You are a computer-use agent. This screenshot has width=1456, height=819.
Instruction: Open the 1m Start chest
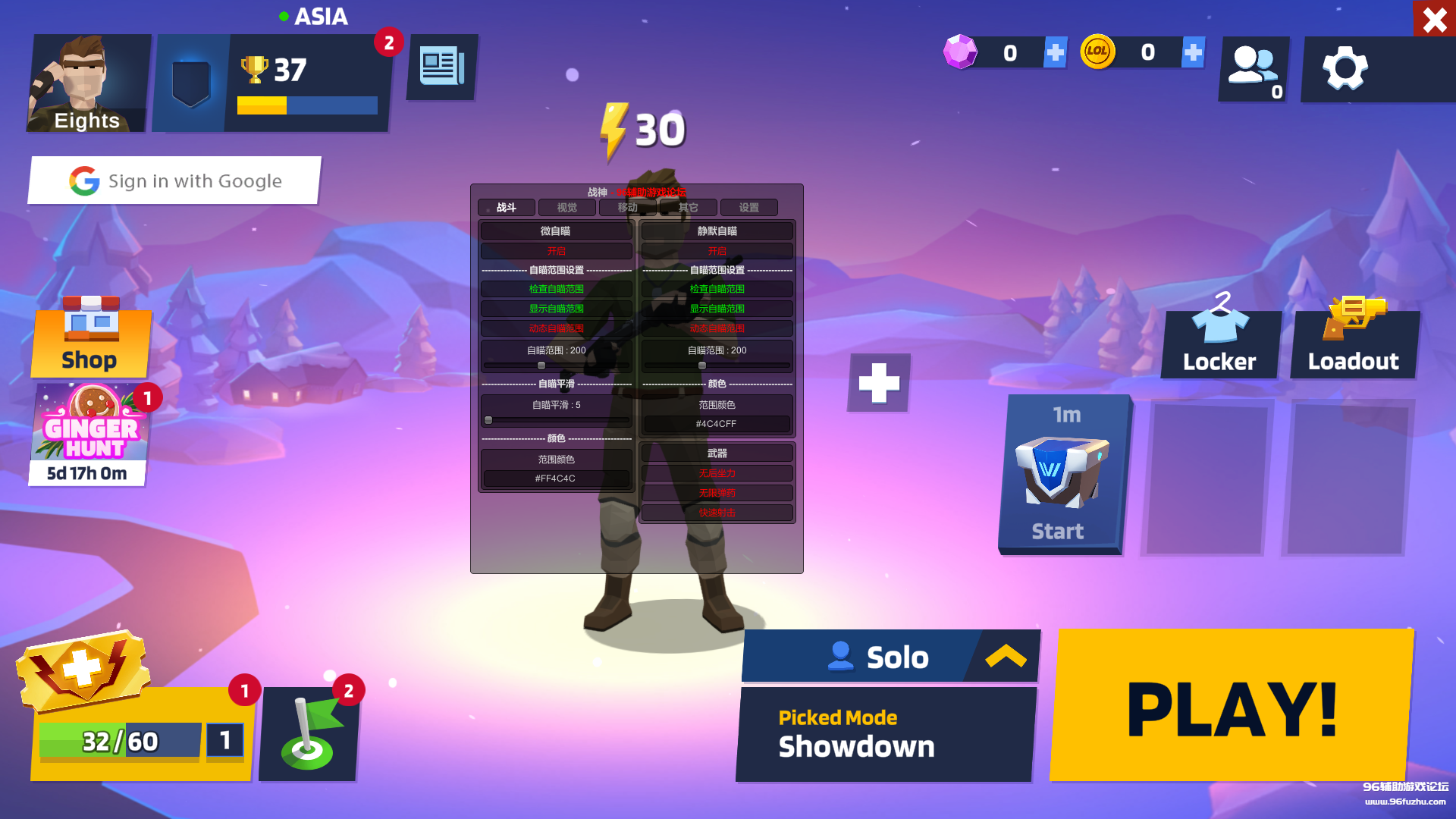coord(1062,474)
